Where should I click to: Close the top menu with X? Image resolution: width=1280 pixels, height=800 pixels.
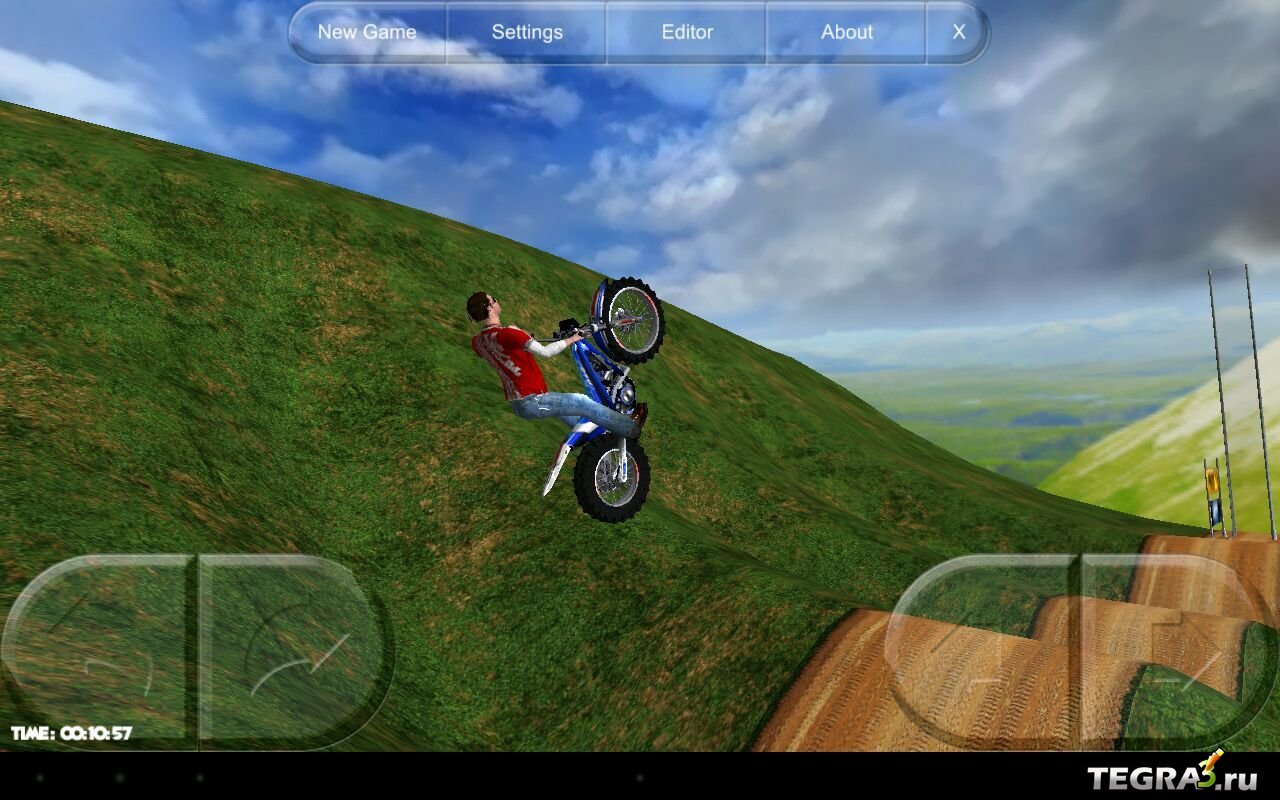tap(958, 32)
